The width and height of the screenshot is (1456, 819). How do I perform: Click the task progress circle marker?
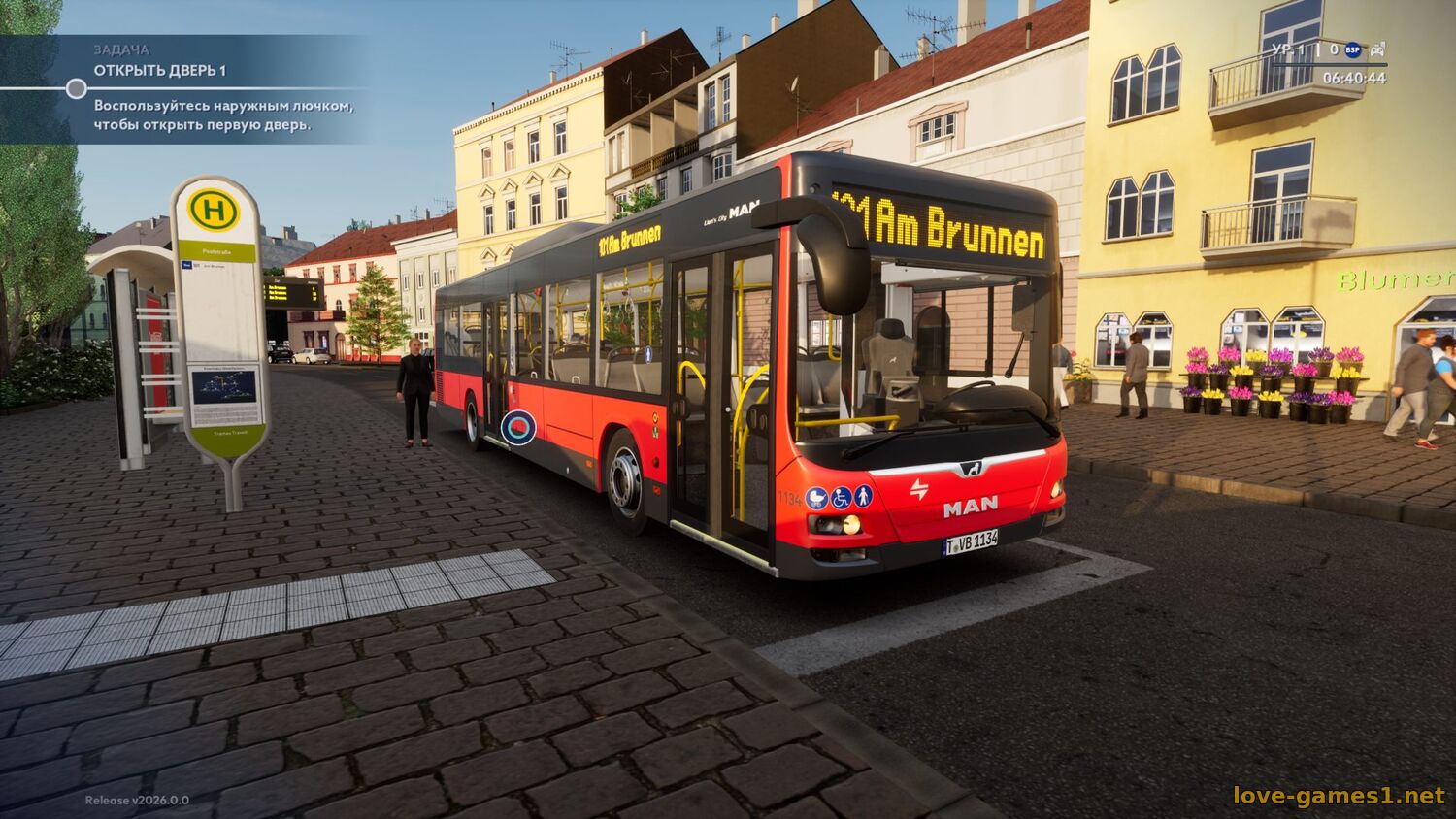[77, 89]
